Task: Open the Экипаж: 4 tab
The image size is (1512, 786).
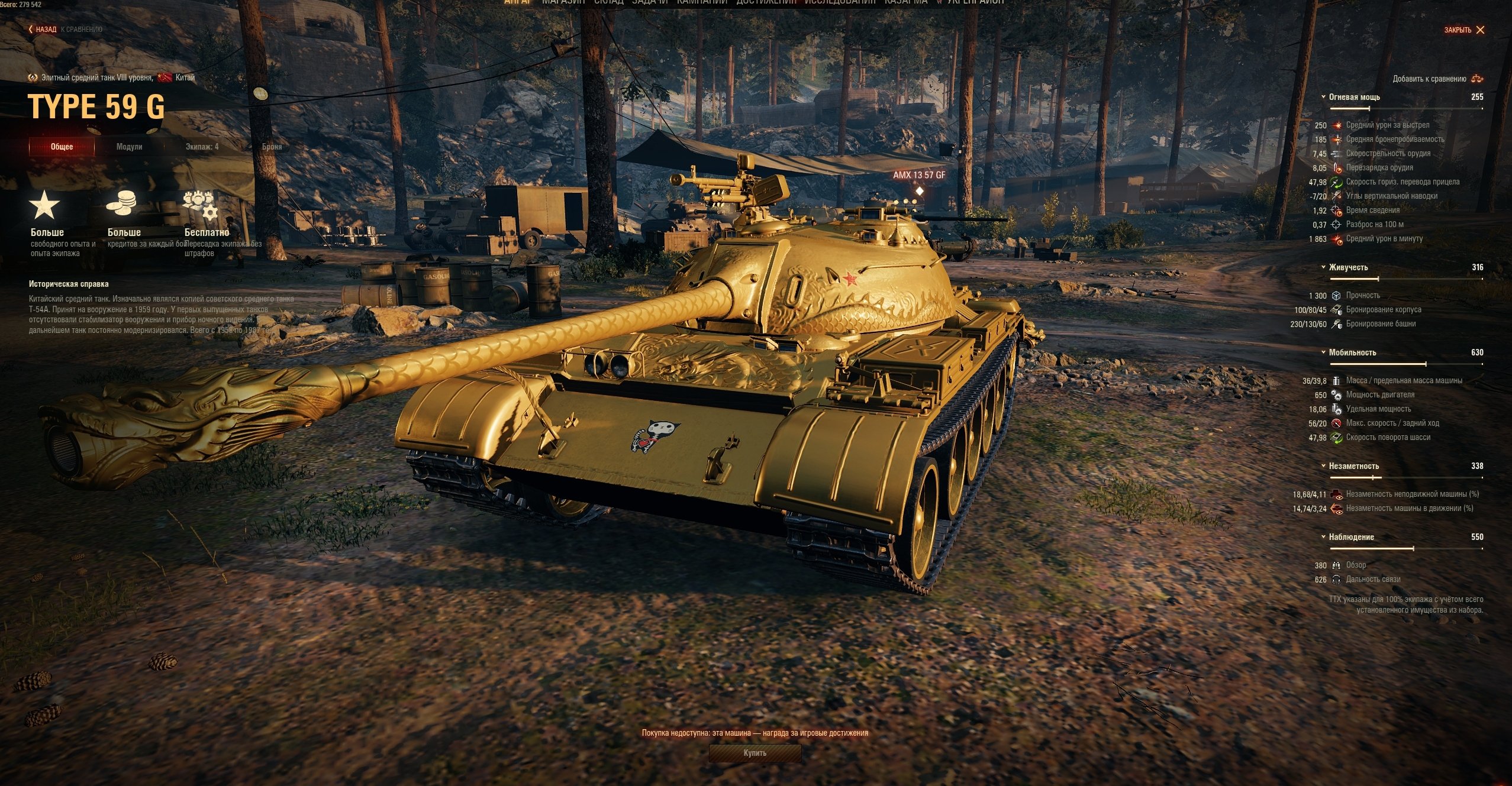Action: coord(202,147)
